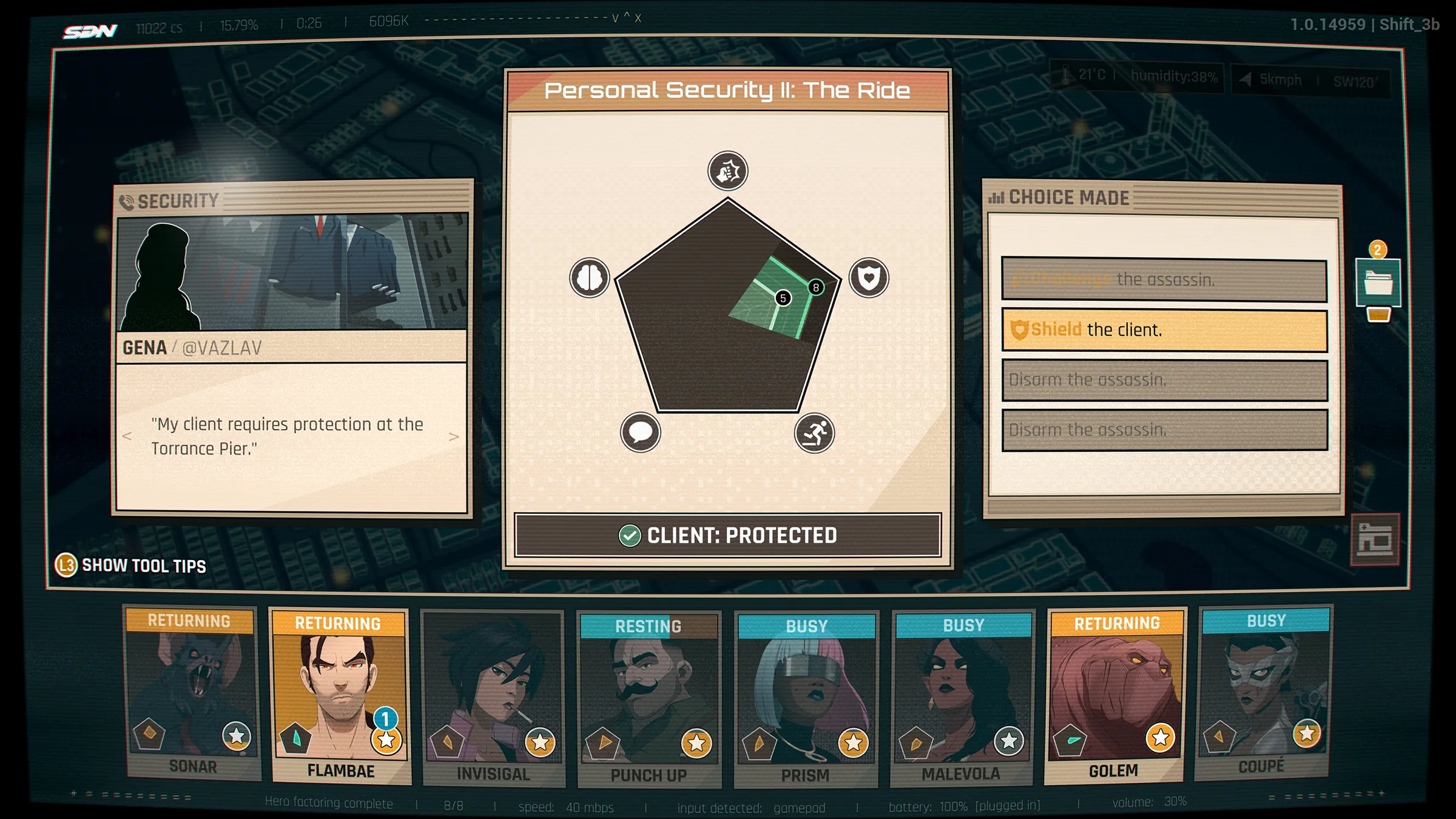The width and height of the screenshot is (1456, 819).
Task: Open the folder icon with notification badge
Action: pyautogui.click(x=1378, y=282)
